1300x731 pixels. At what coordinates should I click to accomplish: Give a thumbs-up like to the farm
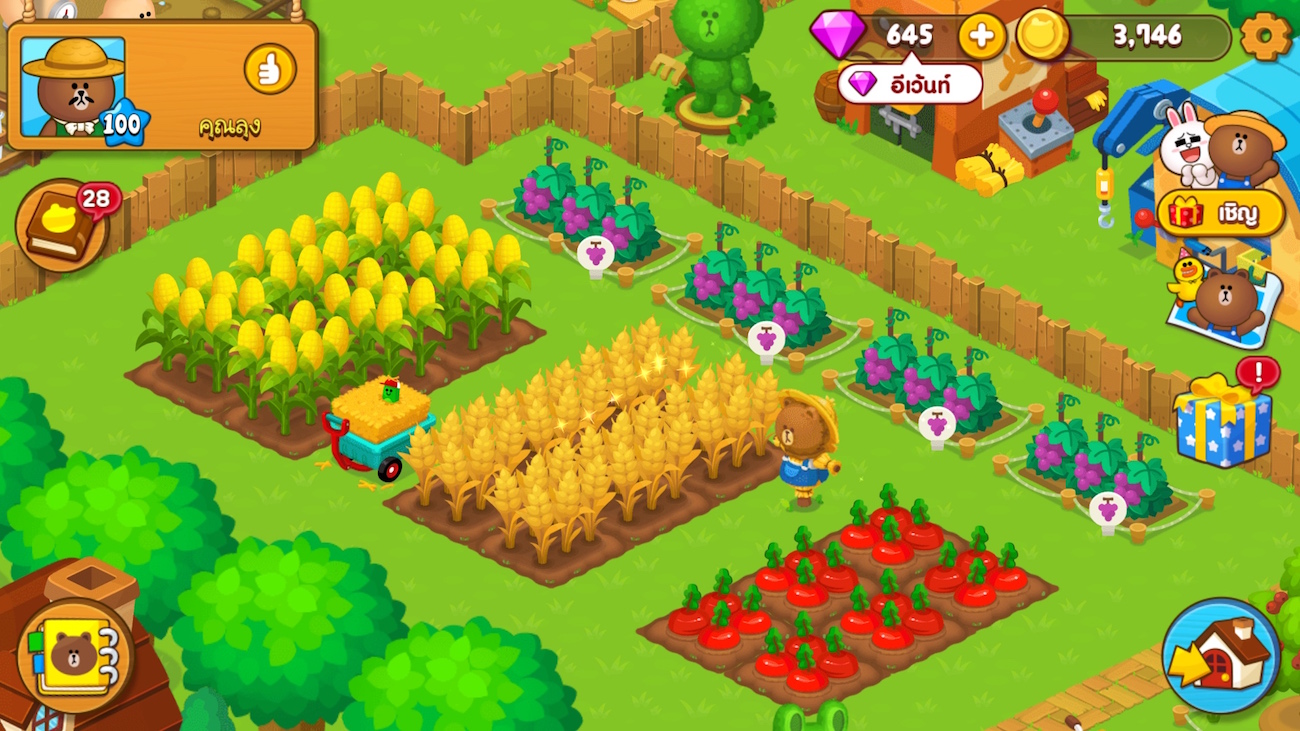click(x=270, y=69)
